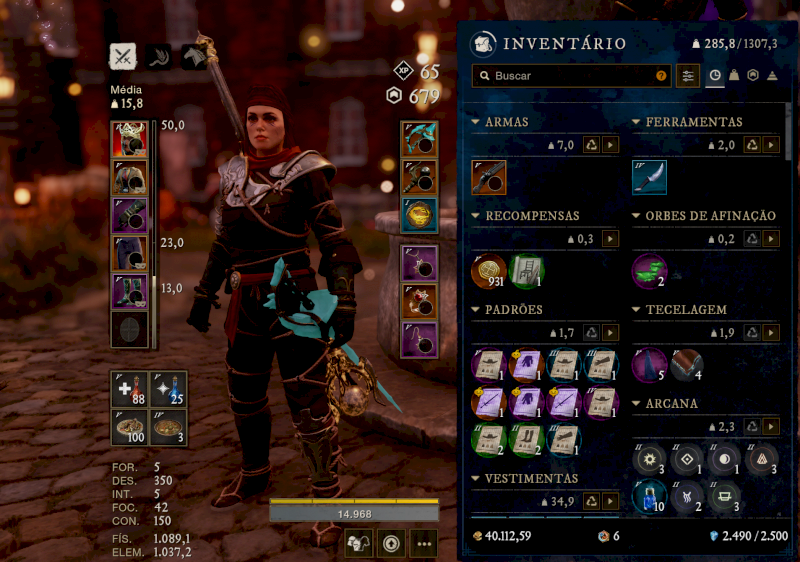The height and width of the screenshot is (562, 800).
Task: Click the salvage button for Armas
Action: [x=591, y=145]
